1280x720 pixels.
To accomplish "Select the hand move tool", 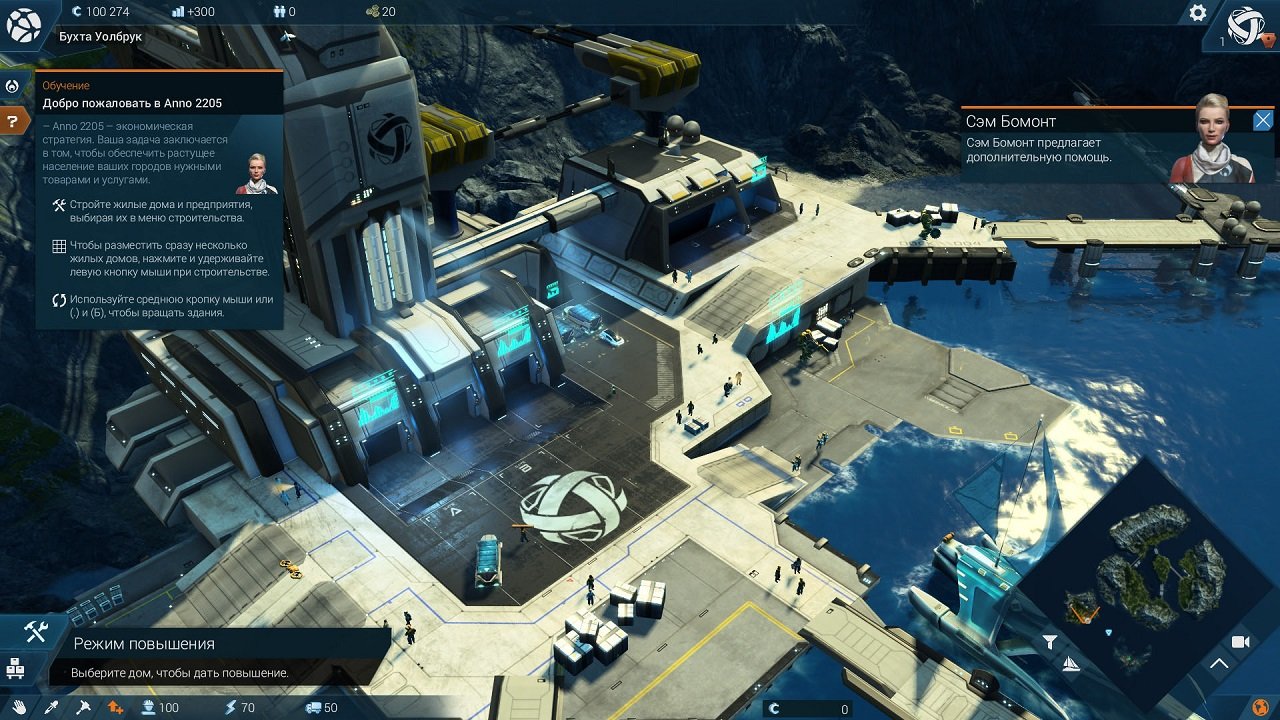I will click(18, 707).
